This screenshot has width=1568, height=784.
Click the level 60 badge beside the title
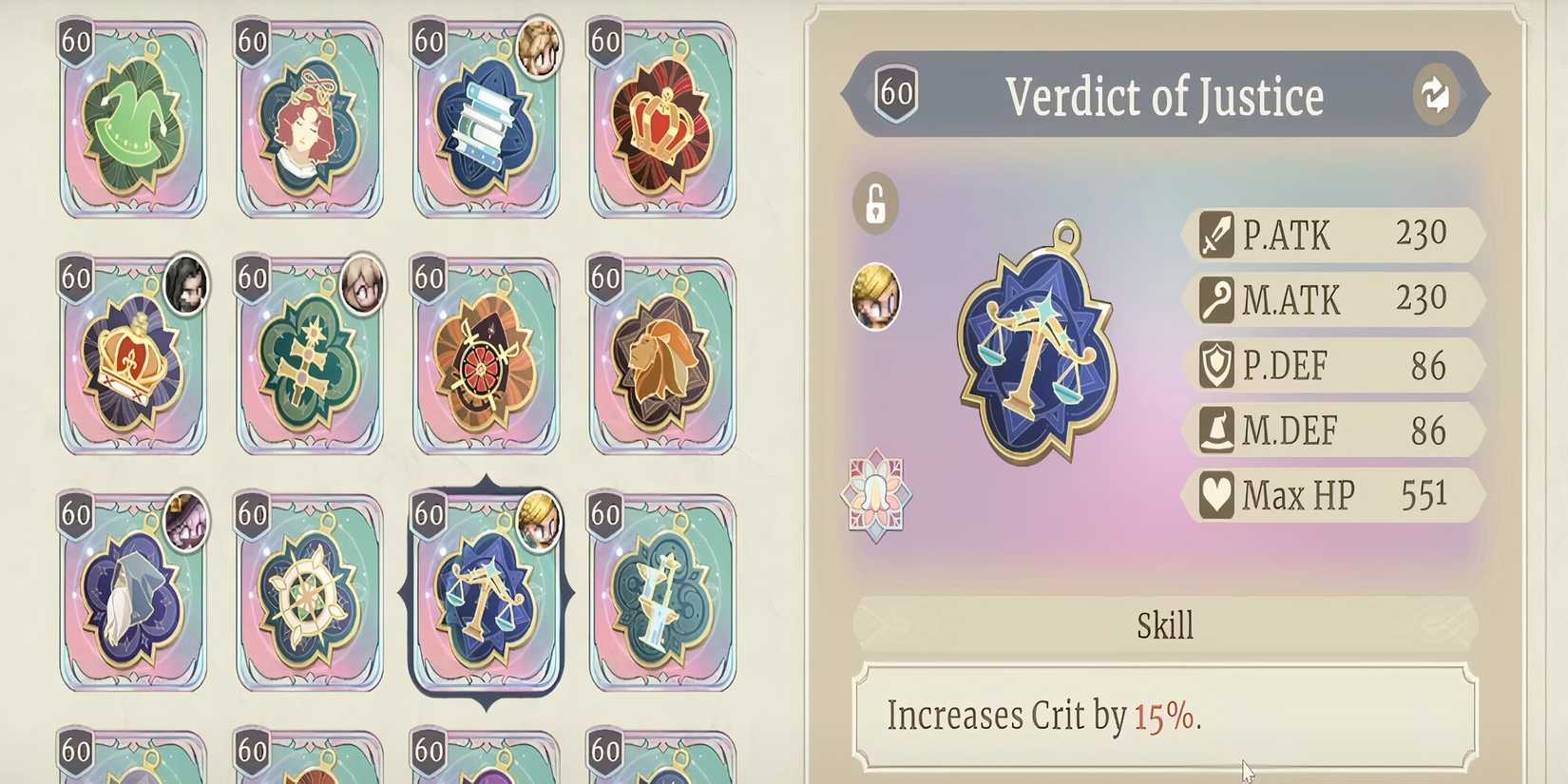click(x=894, y=94)
